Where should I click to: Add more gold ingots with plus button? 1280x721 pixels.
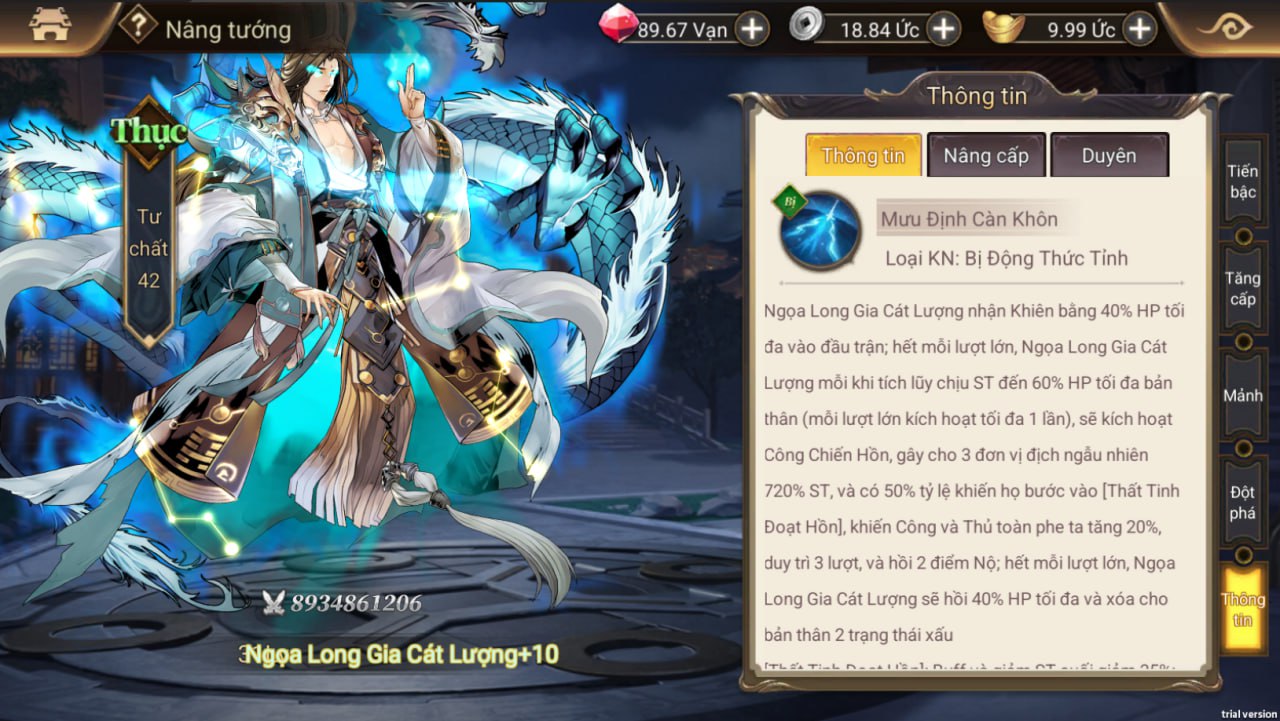point(1140,29)
